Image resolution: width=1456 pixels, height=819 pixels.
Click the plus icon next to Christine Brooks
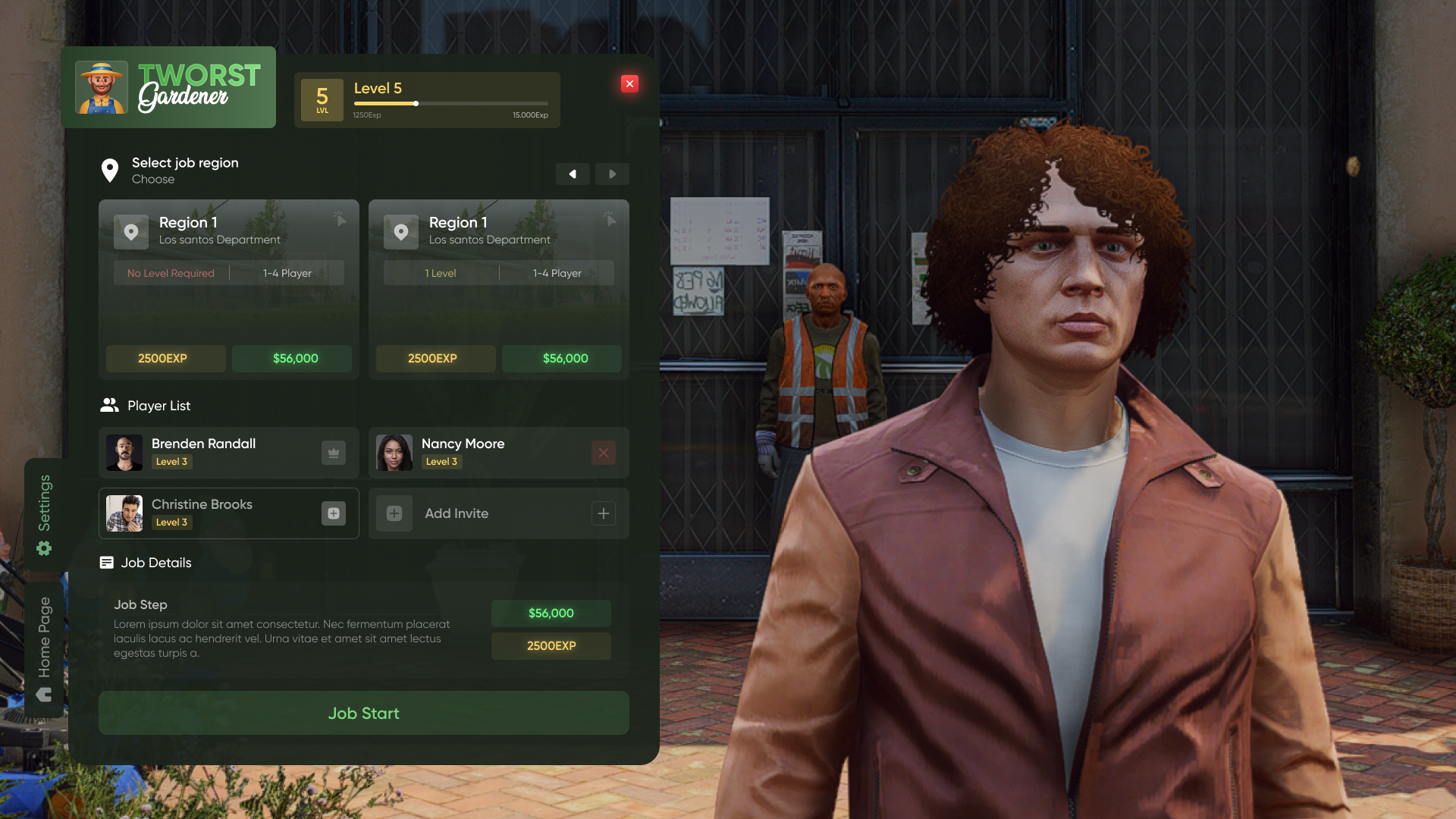333,513
